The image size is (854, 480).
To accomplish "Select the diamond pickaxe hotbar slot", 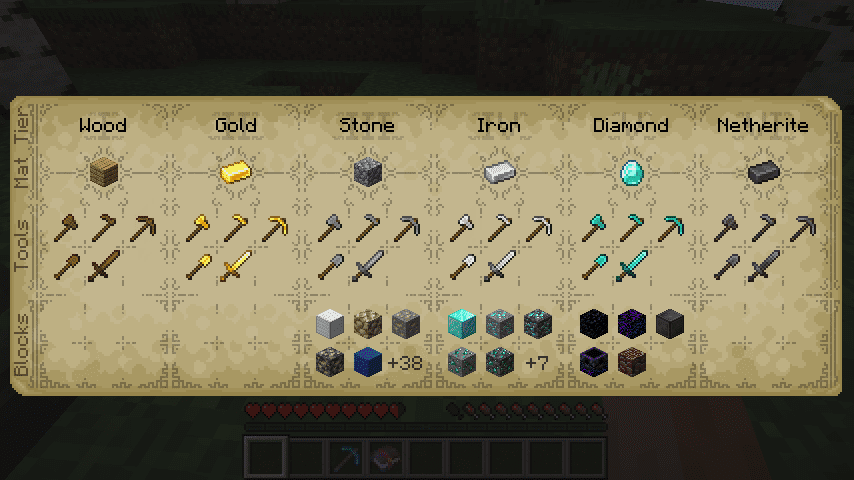I will [351, 458].
